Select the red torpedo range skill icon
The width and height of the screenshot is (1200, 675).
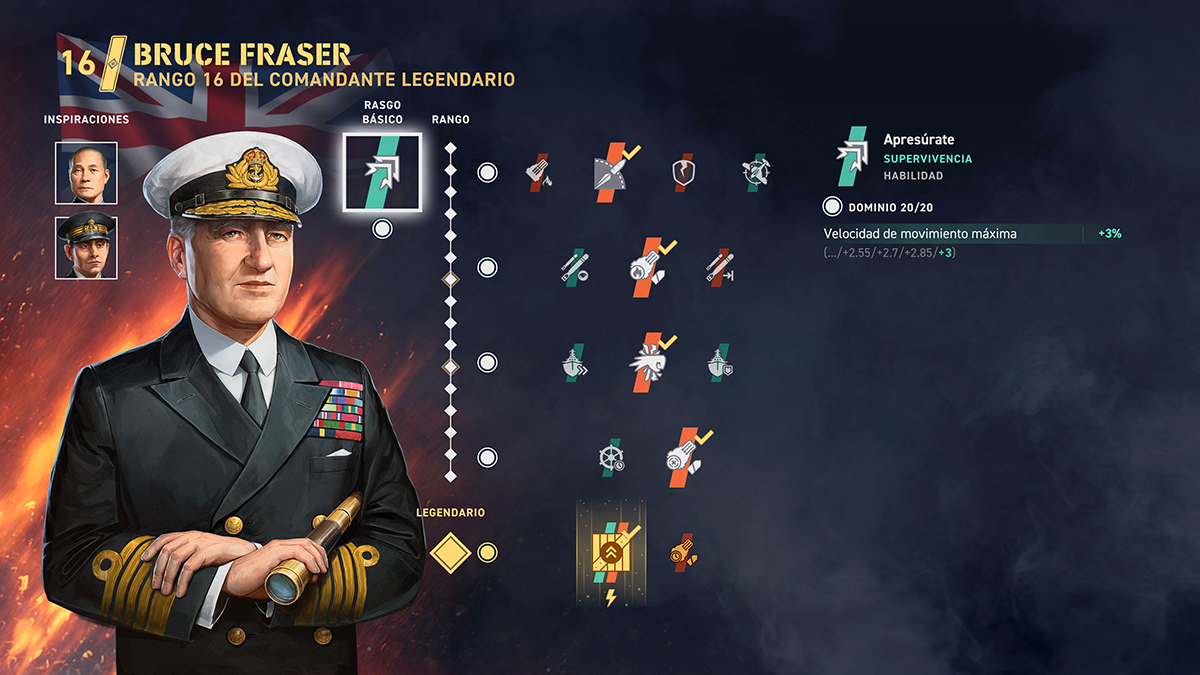[719, 267]
